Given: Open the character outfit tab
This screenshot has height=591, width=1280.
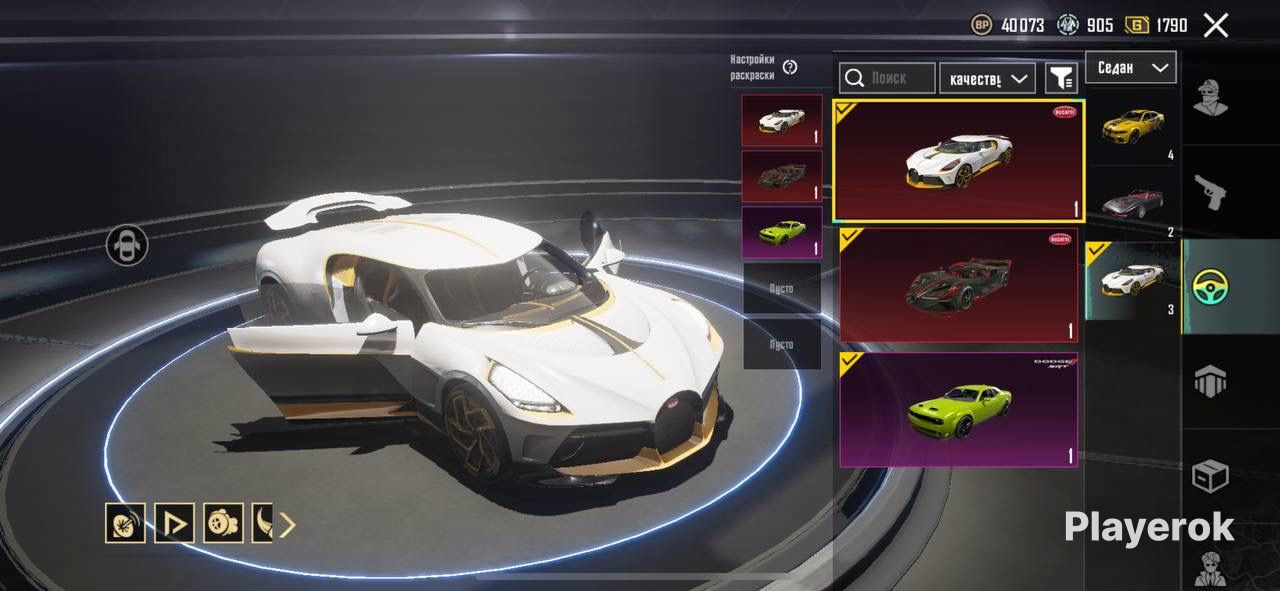Looking at the screenshot, I should [x=1210, y=96].
